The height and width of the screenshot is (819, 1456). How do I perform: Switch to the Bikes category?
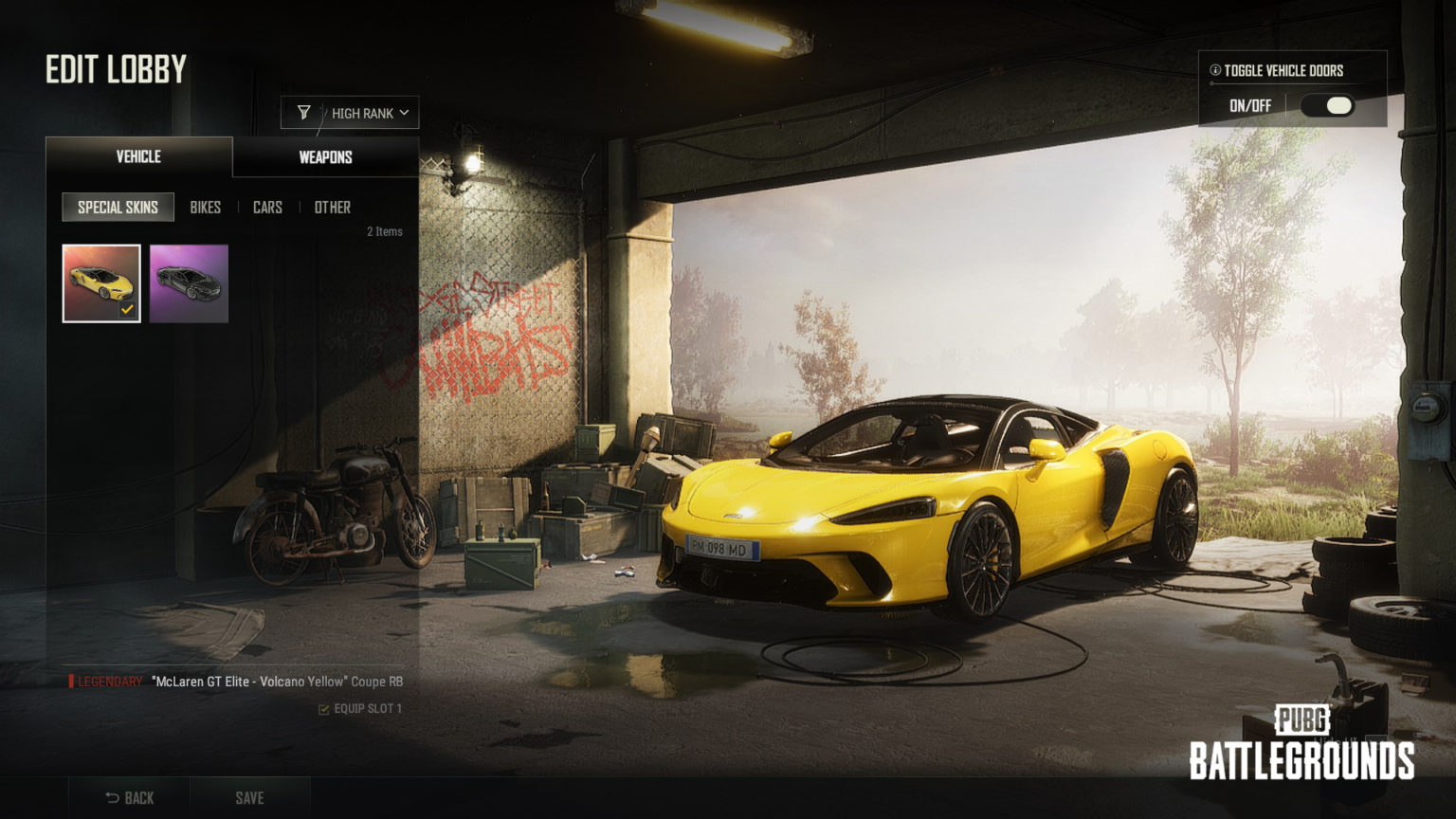(x=205, y=207)
